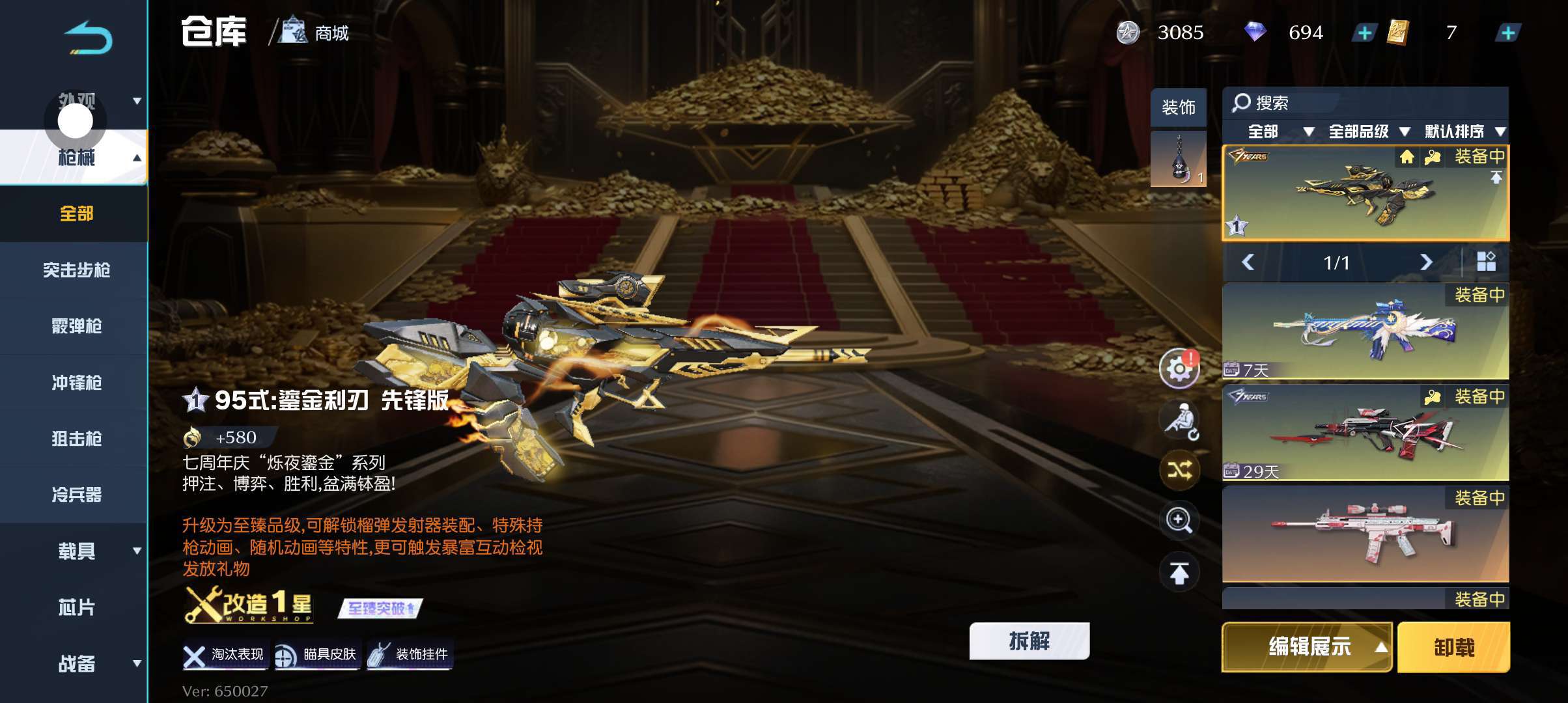Choose the 冲锋枪 category
Screen dimensions: 1568x703
pyautogui.click(x=76, y=383)
